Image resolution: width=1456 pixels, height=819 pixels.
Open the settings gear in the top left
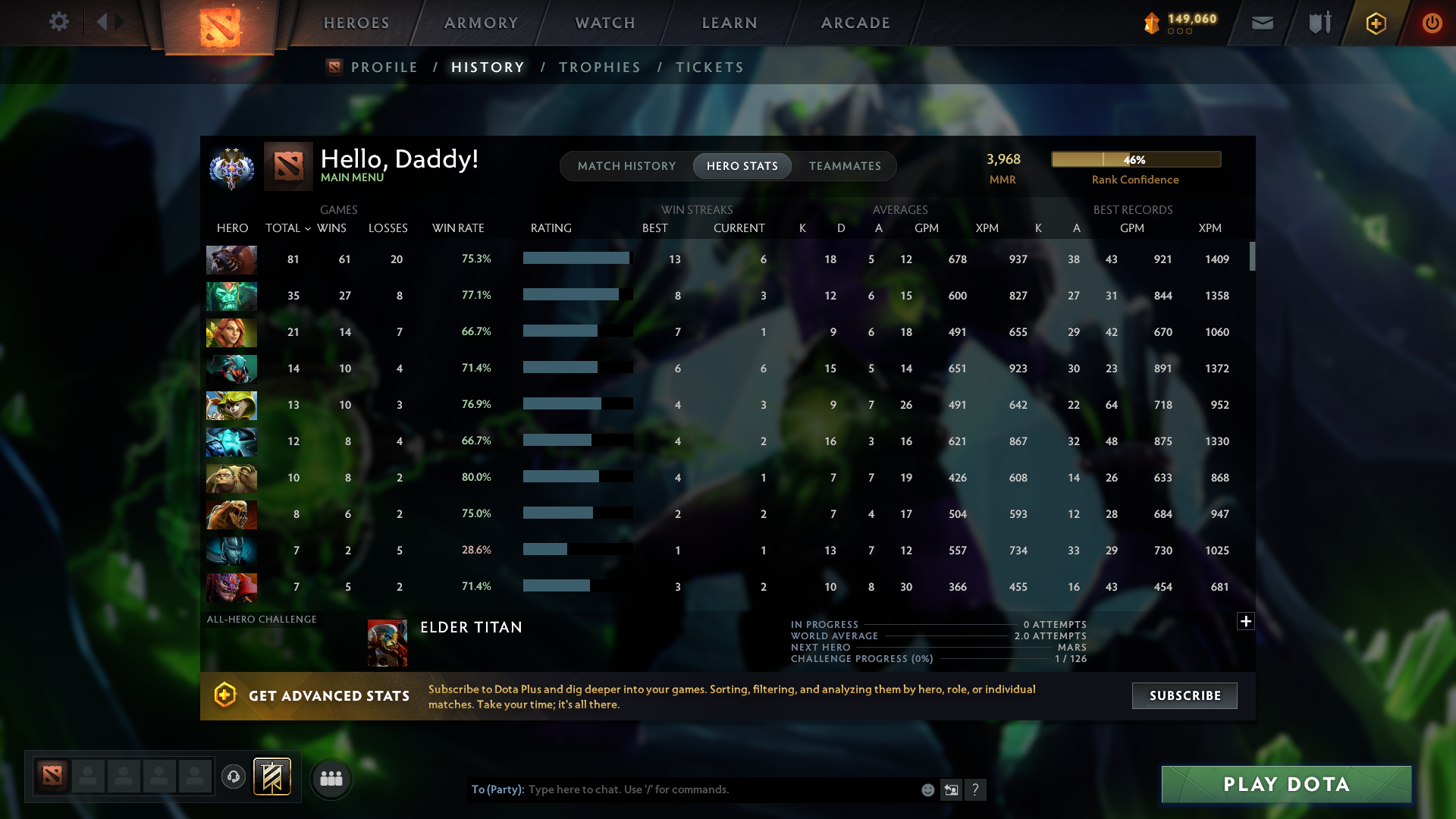tap(59, 22)
